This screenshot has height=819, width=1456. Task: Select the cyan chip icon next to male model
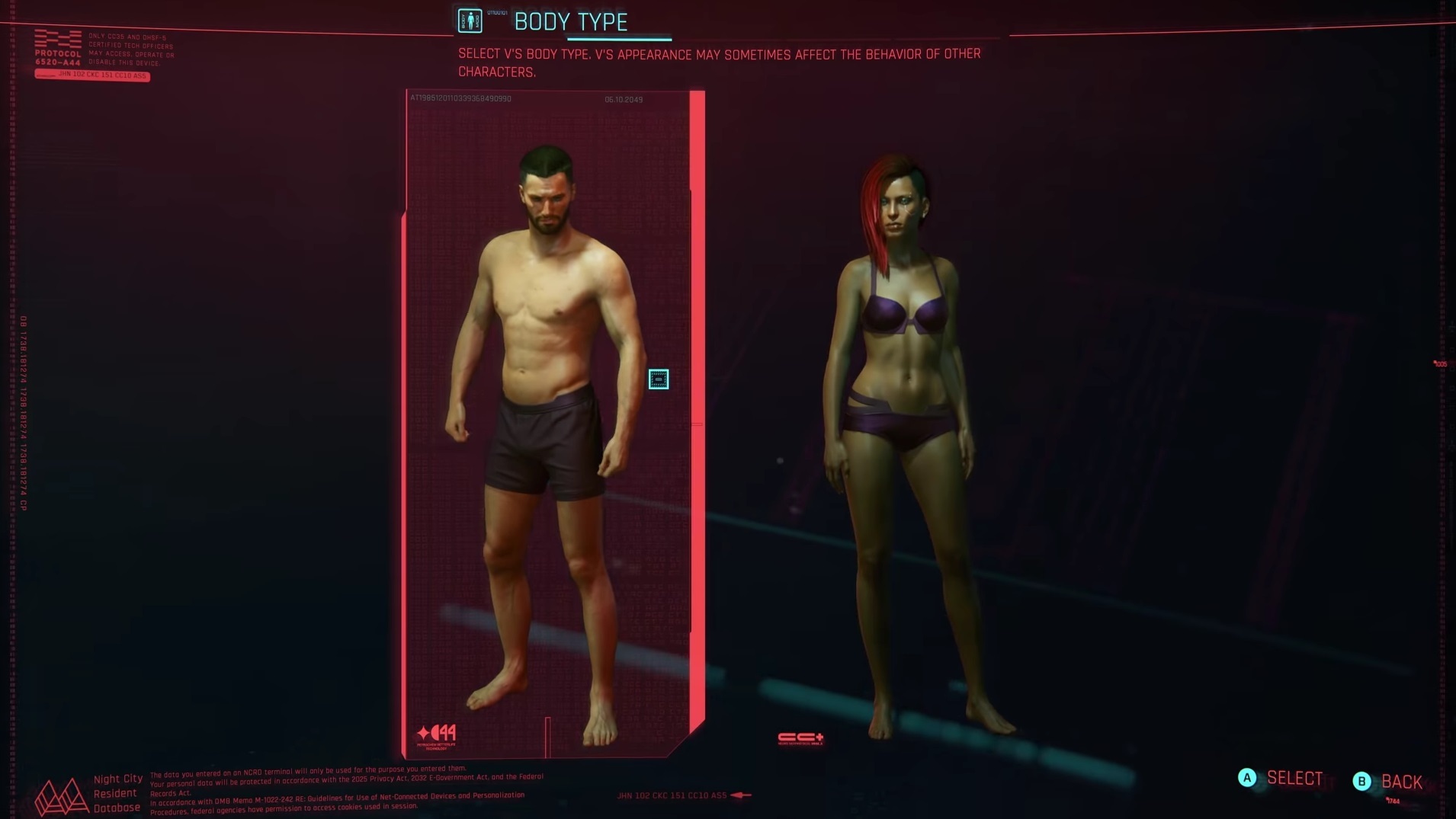(659, 379)
